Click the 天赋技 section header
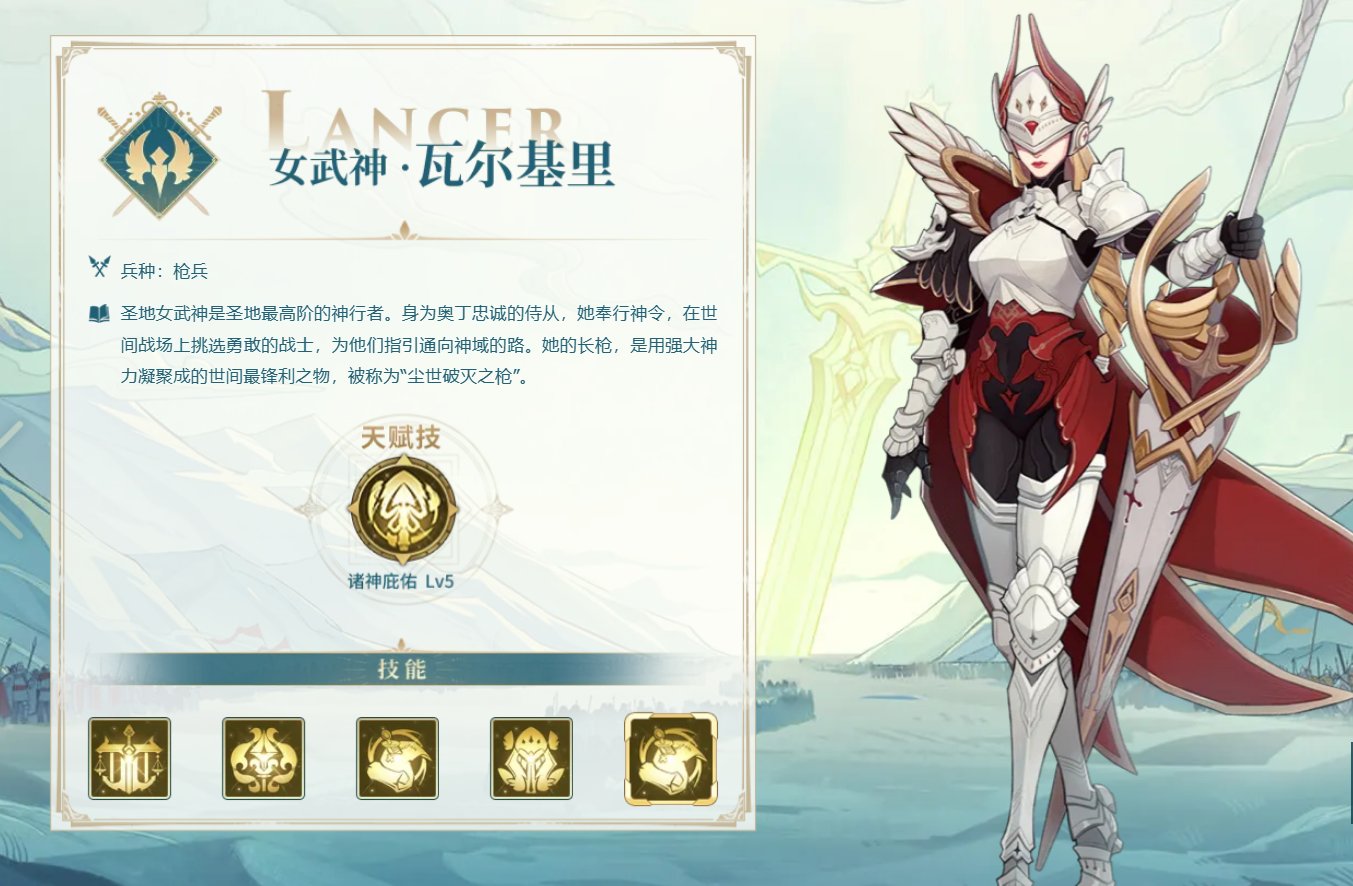Viewport: 1353px width, 886px height. coord(404,437)
